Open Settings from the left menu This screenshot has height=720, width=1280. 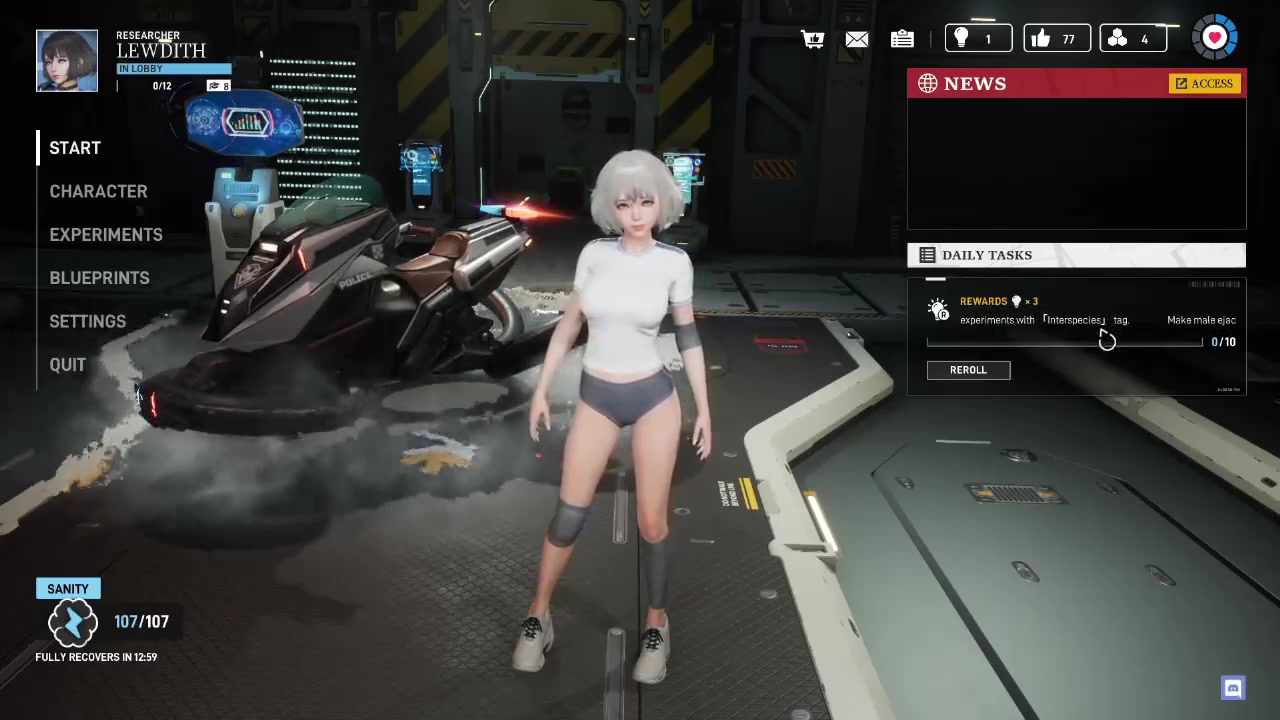coord(87,321)
